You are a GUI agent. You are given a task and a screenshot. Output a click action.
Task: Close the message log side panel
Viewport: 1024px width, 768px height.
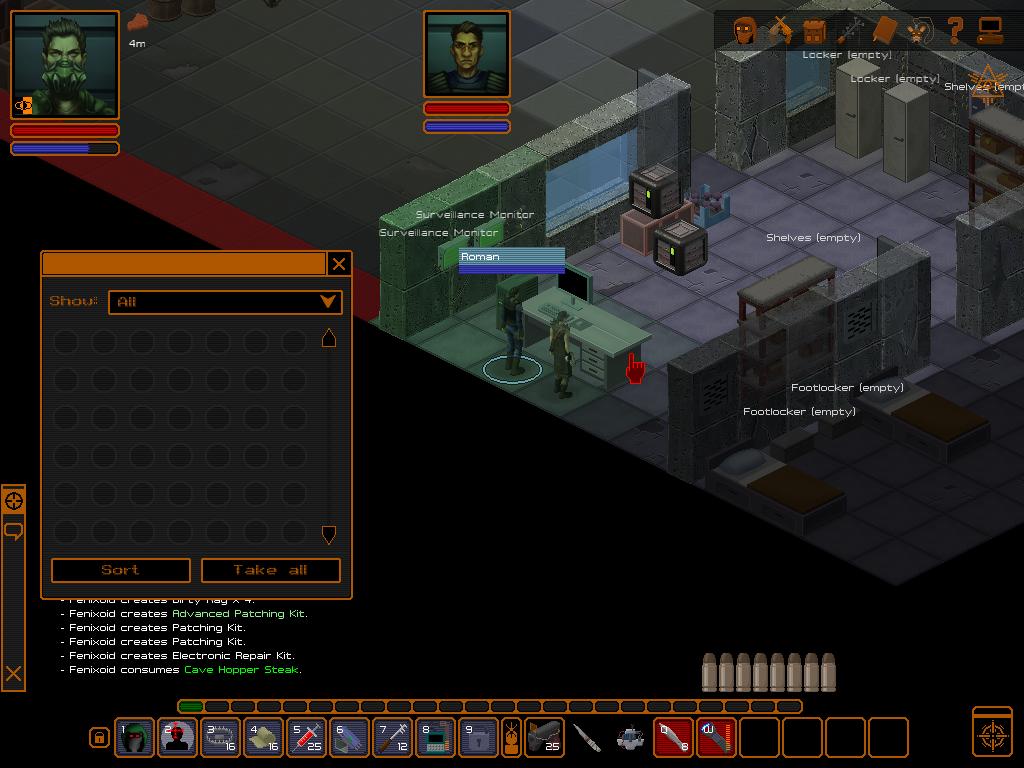coord(13,674)
